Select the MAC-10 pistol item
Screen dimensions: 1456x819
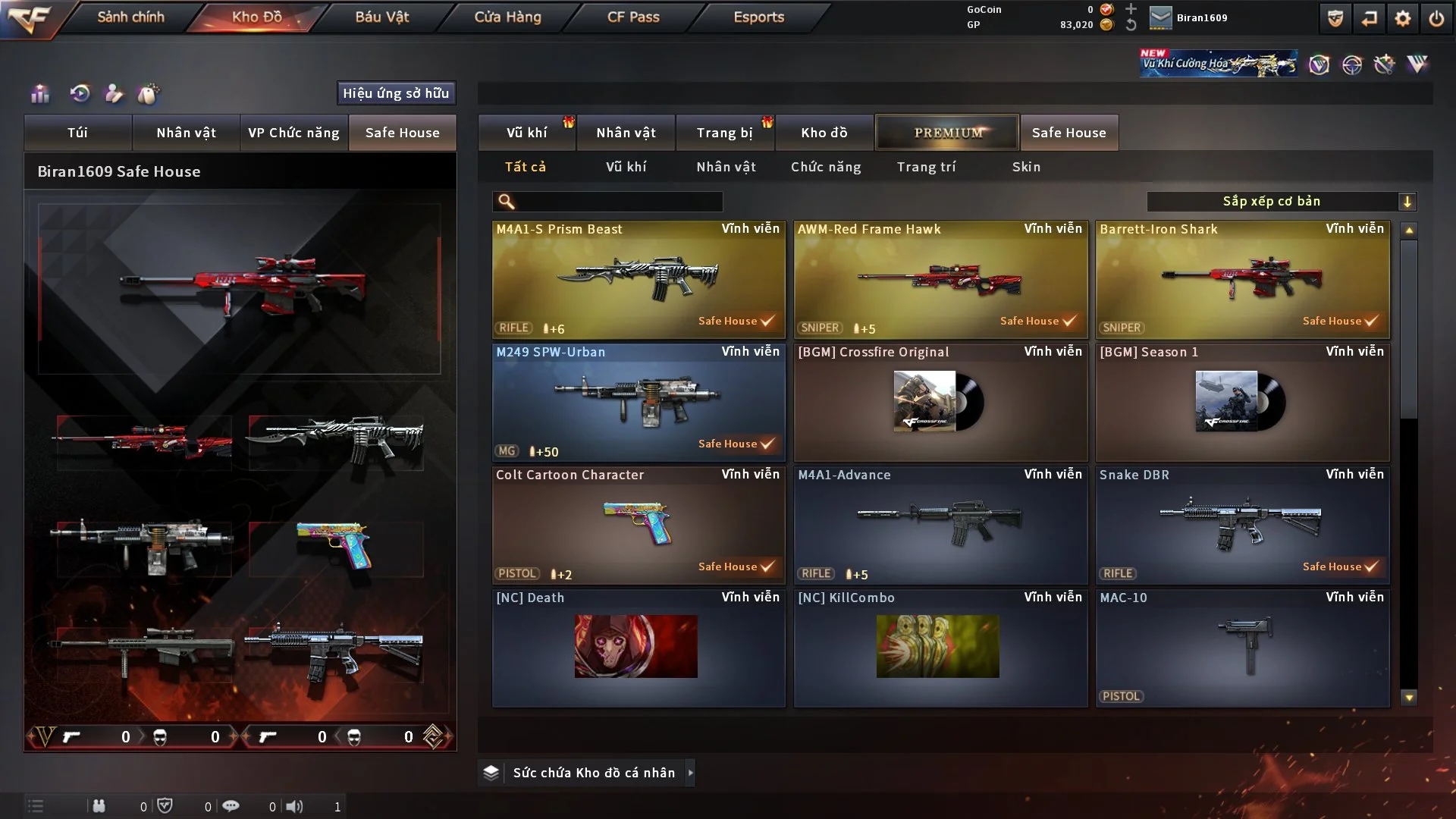point(1242,648)
